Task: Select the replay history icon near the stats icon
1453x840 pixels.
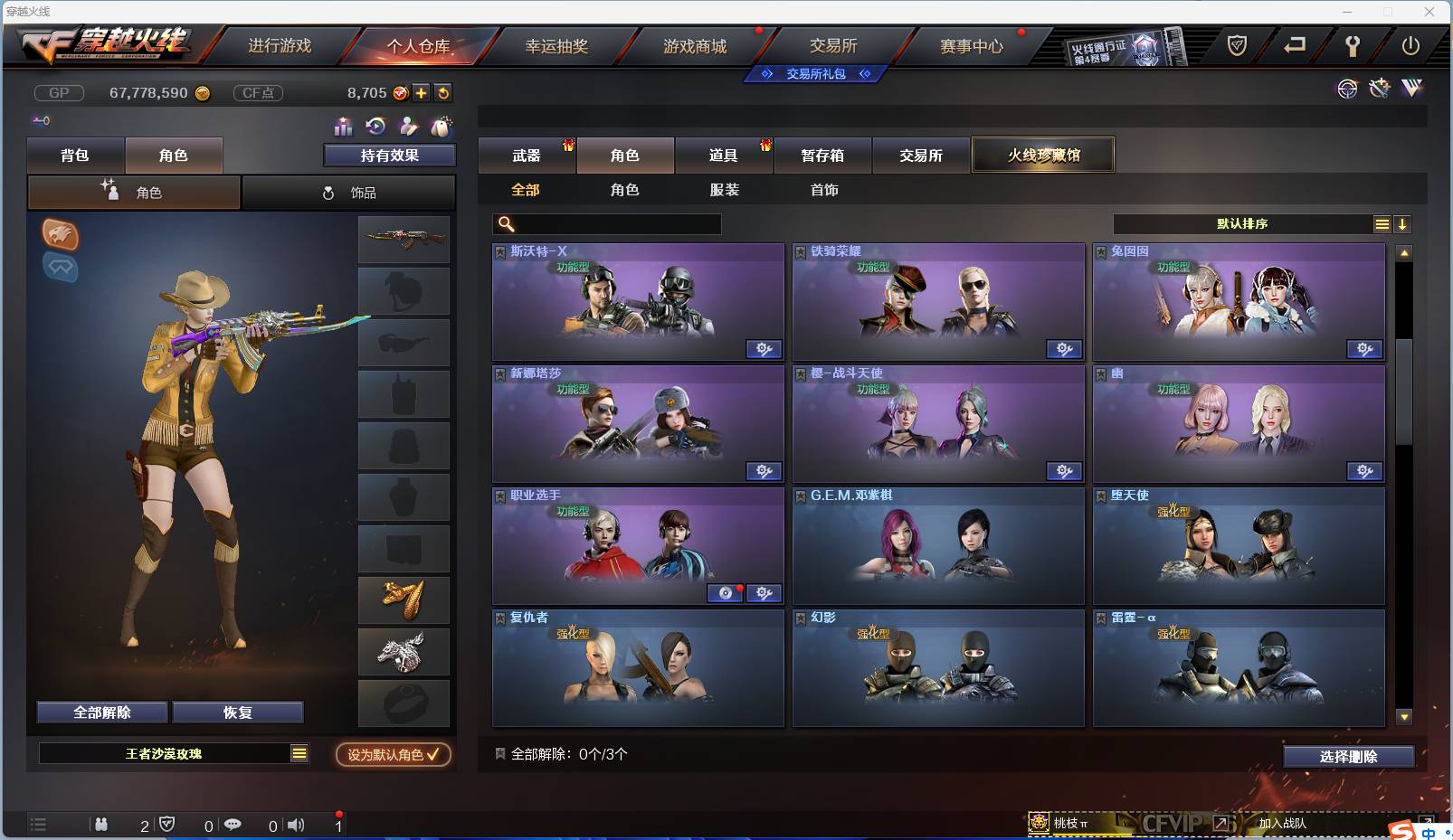Action: (375, 127)
